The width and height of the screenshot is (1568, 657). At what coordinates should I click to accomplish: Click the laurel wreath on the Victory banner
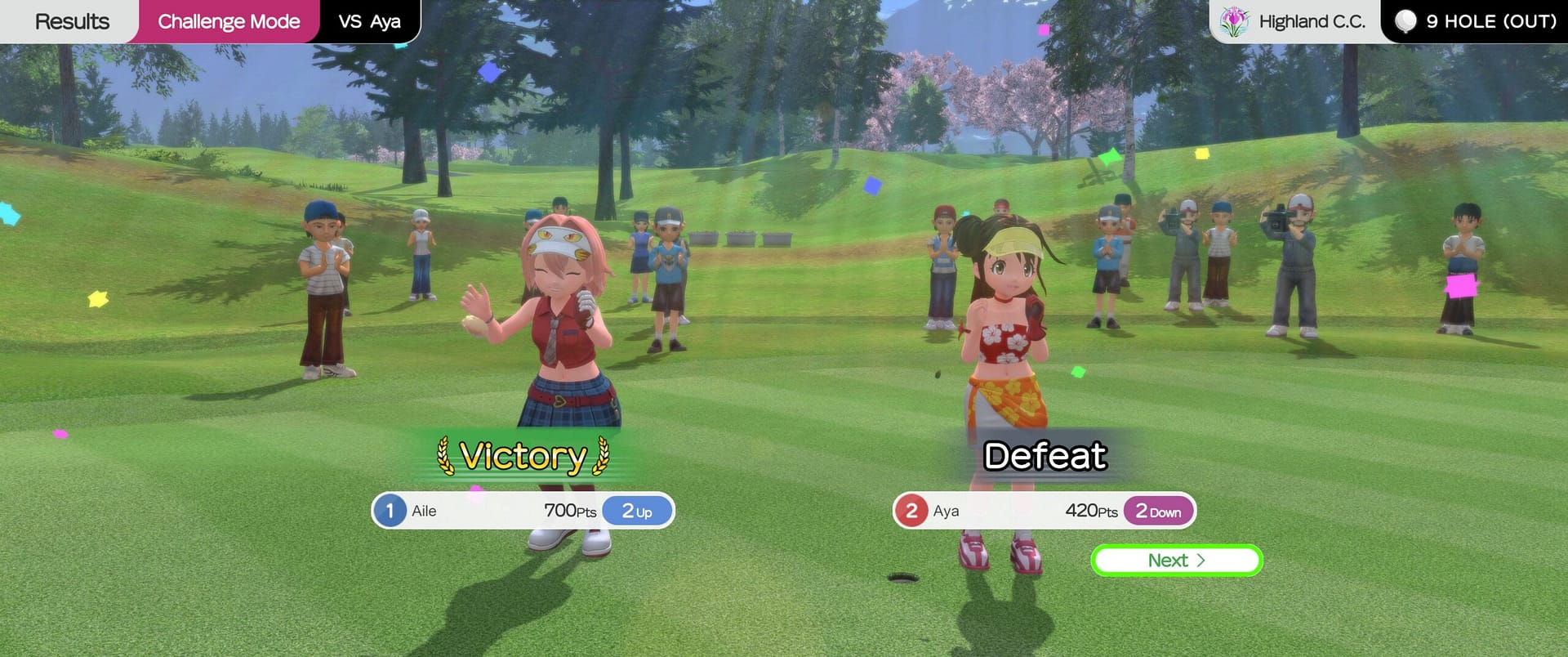click(x=443, y=458)
